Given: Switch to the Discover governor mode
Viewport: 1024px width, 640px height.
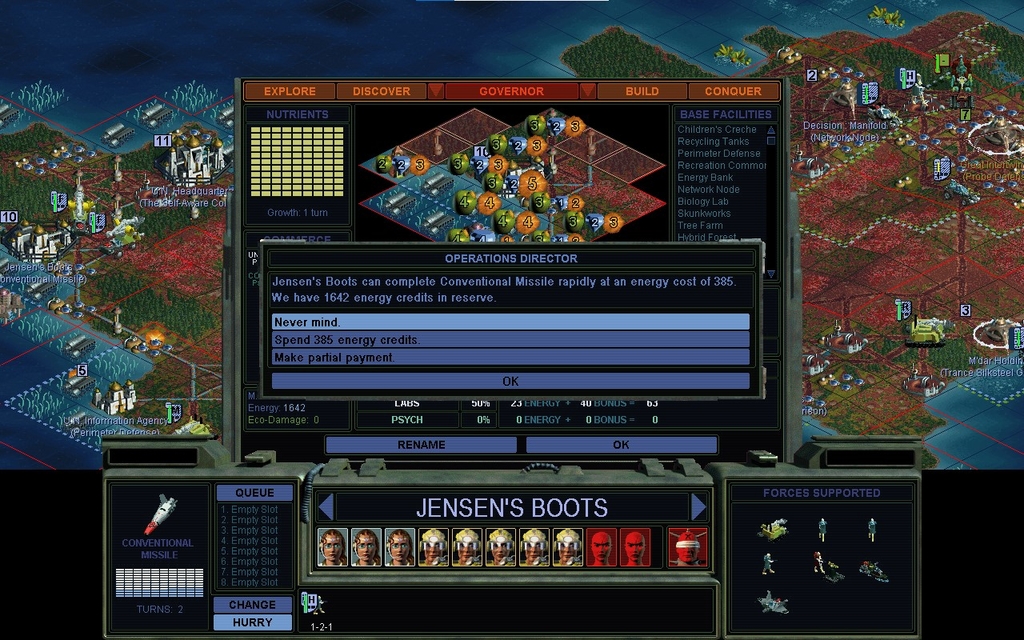Looking at the screenshot, I should click(381, 91).
